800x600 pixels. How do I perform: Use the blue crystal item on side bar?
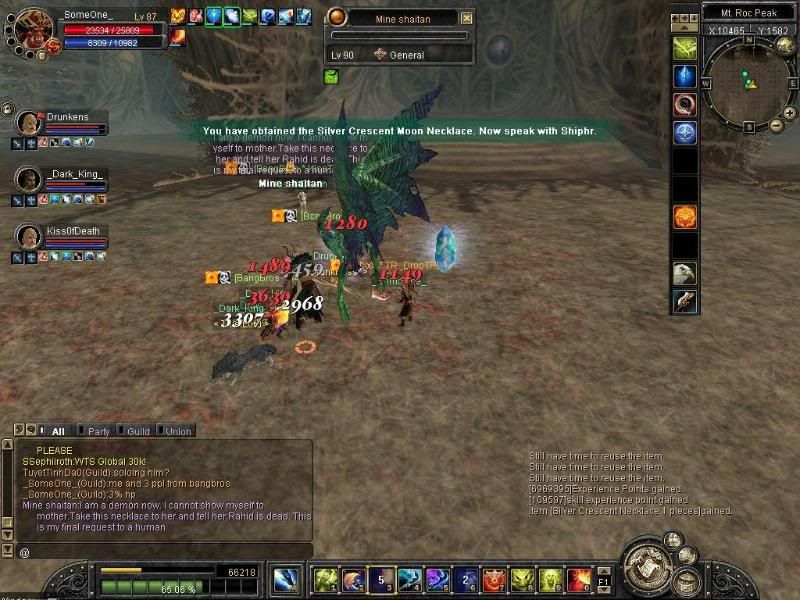tap(685, 76)
